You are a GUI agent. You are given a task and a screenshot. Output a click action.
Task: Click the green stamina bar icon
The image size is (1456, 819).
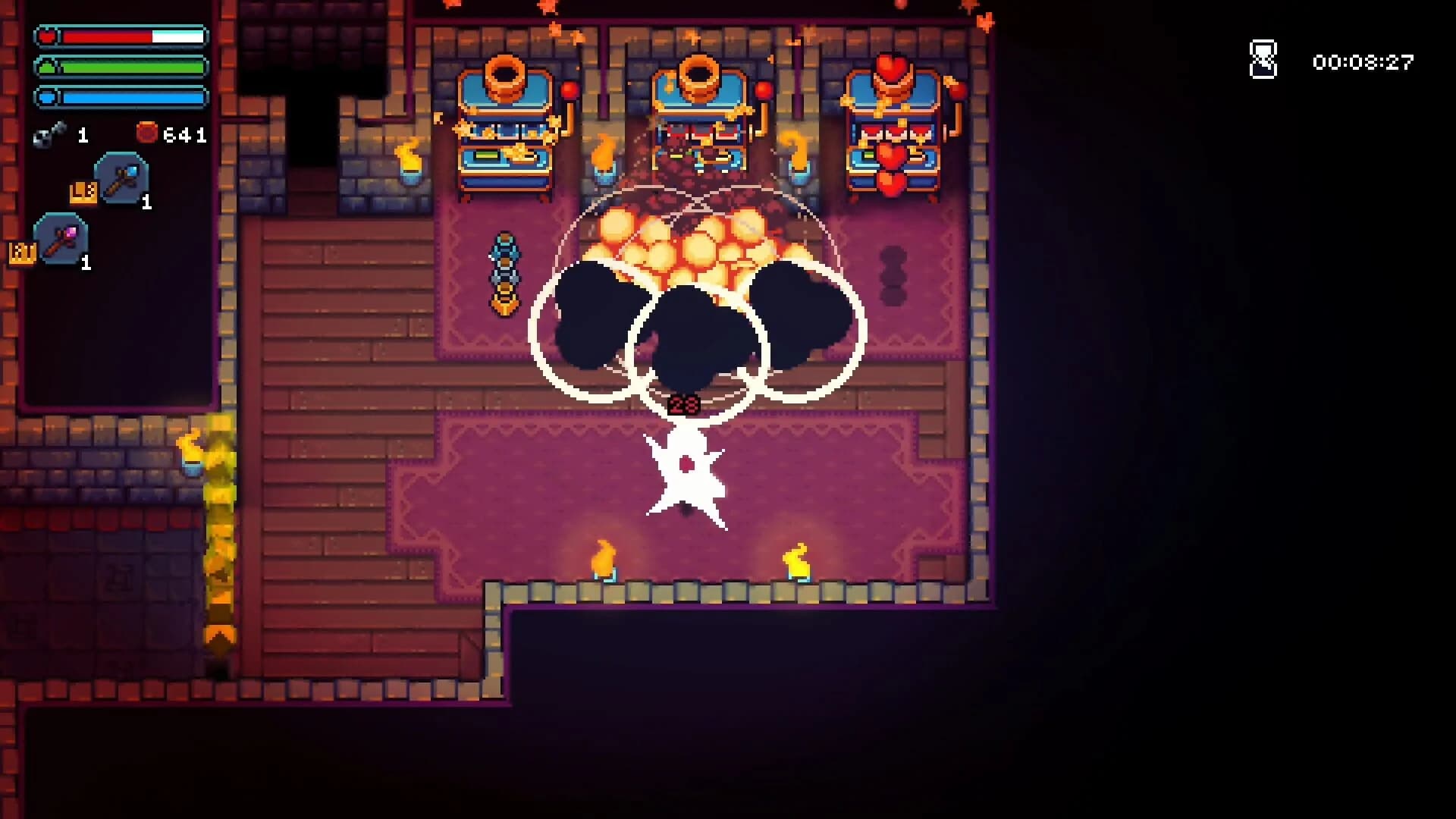tap(47, 67)
